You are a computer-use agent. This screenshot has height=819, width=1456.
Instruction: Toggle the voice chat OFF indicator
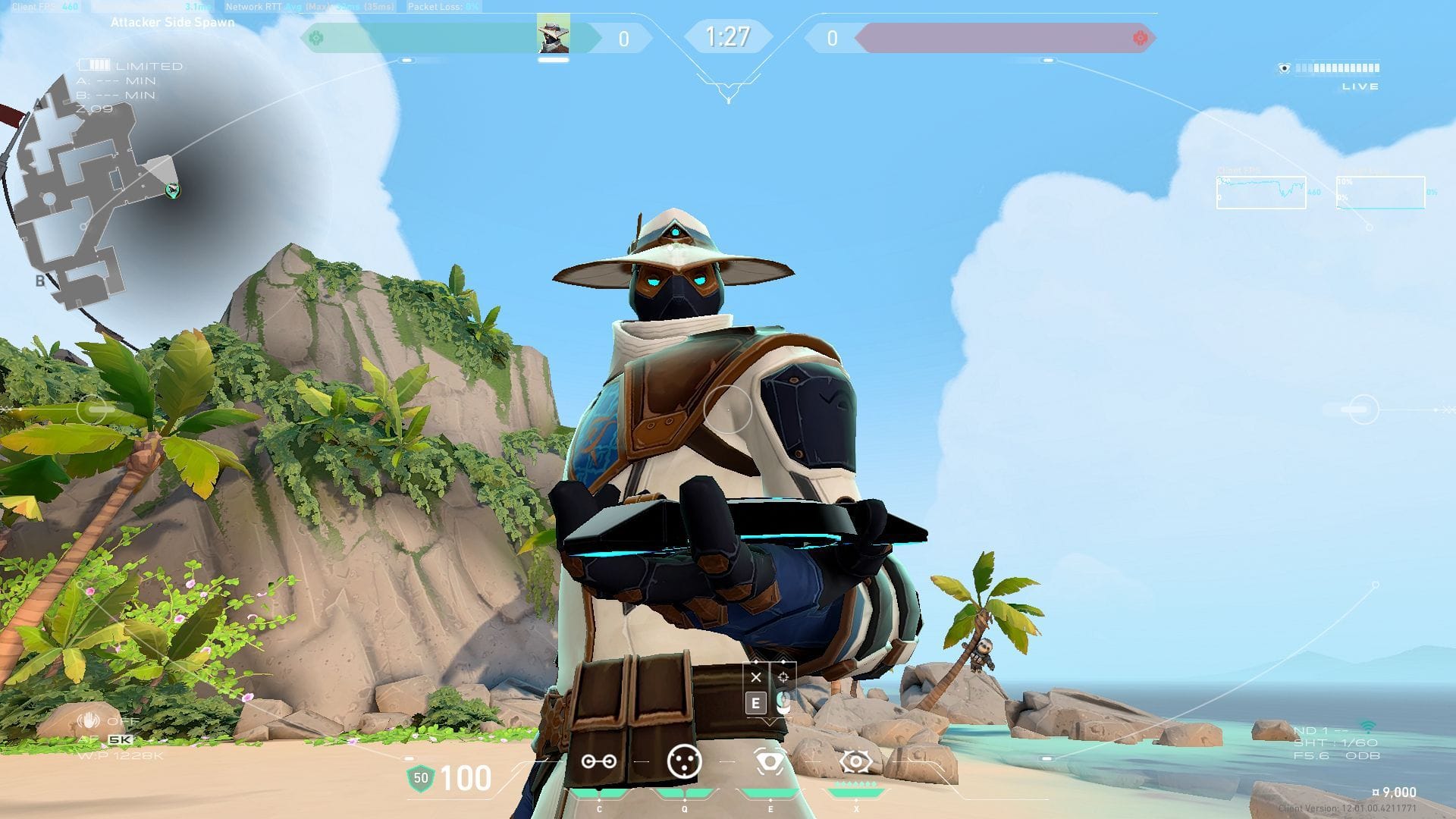tap(99, 722)
